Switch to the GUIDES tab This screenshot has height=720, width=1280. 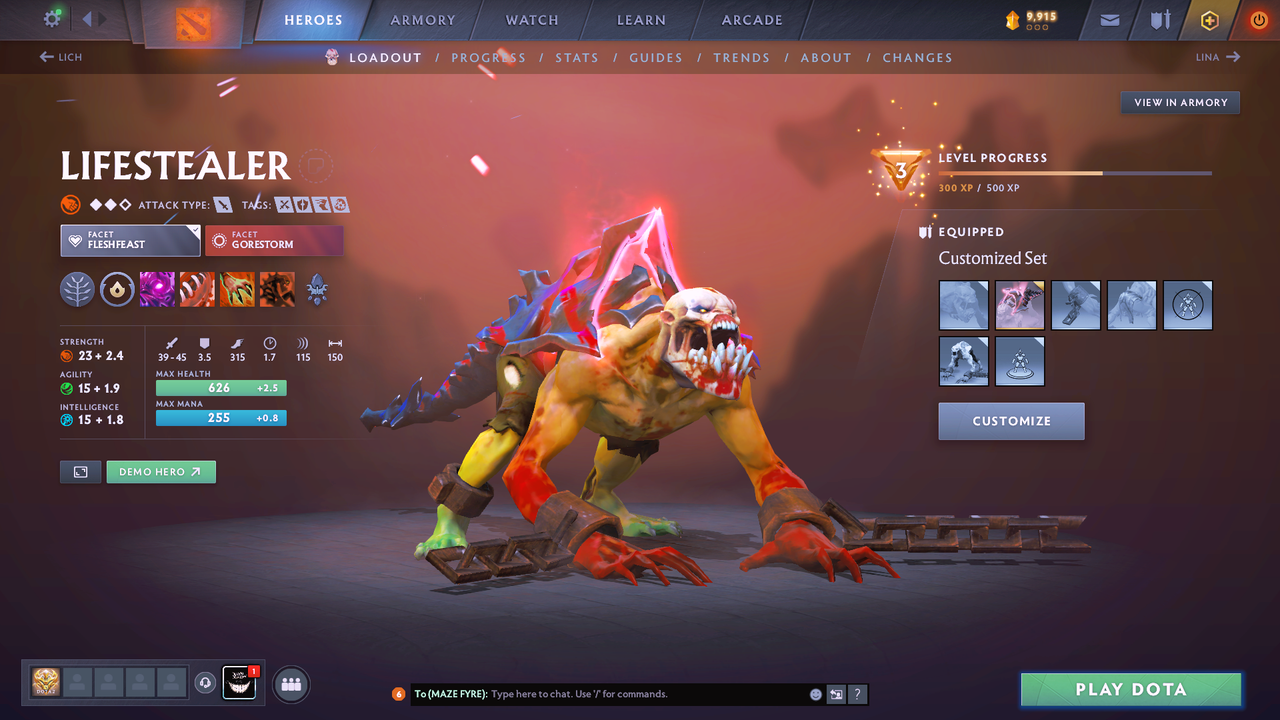[x=656, y=57]
